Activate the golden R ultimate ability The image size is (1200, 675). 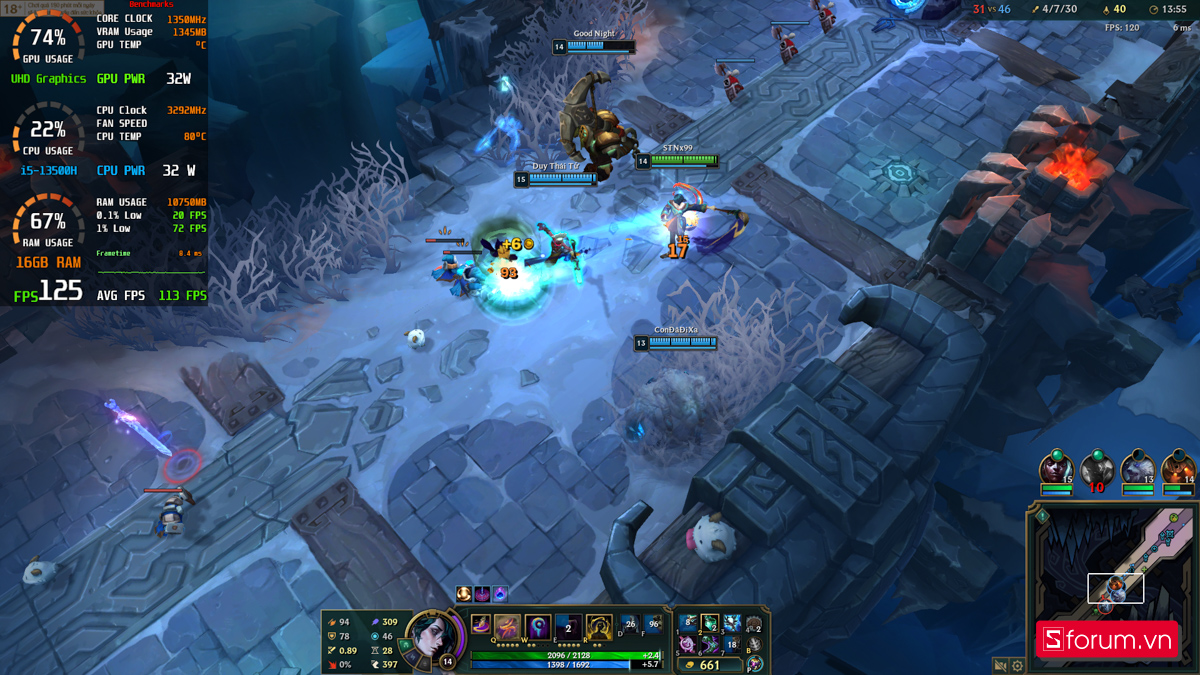pos(599,628)
